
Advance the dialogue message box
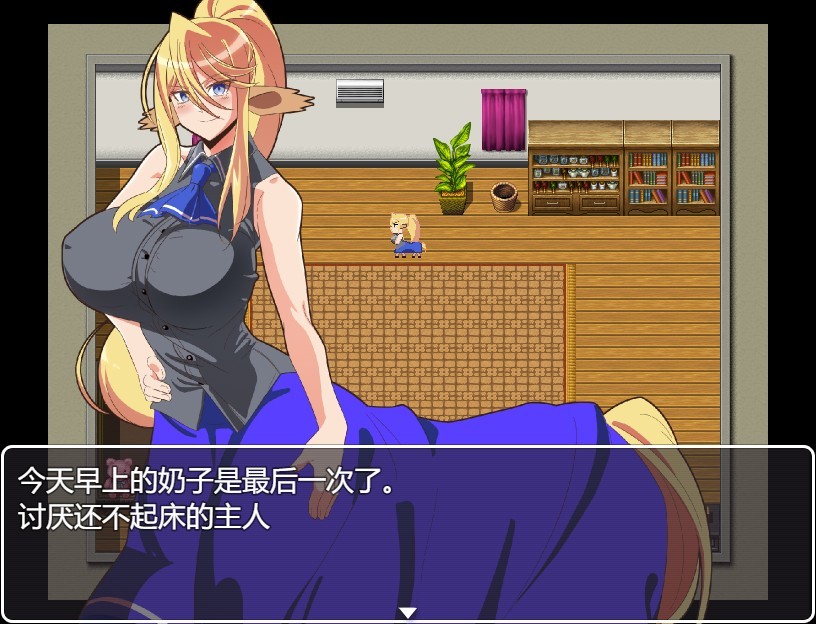pos(408,532)
